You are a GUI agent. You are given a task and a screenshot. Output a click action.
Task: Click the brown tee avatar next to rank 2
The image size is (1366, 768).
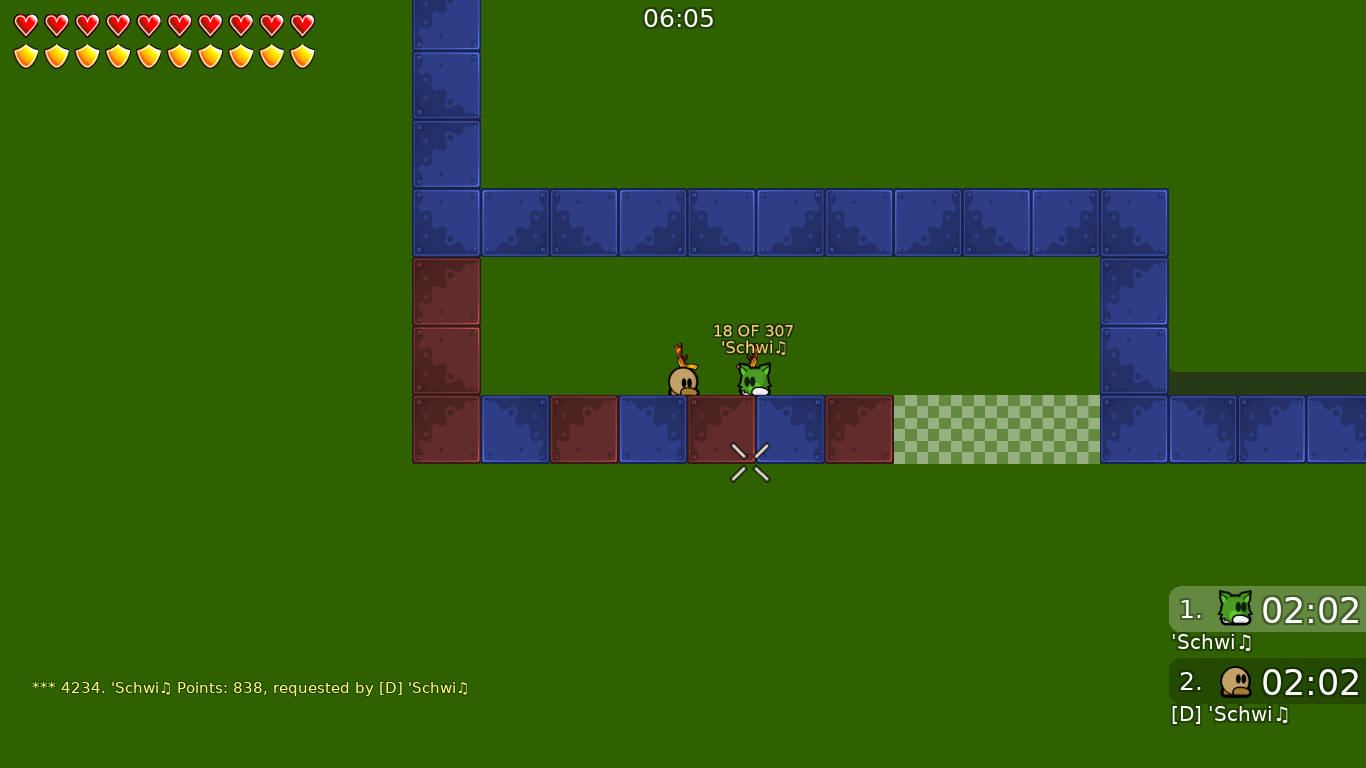tap(1237, 681)
